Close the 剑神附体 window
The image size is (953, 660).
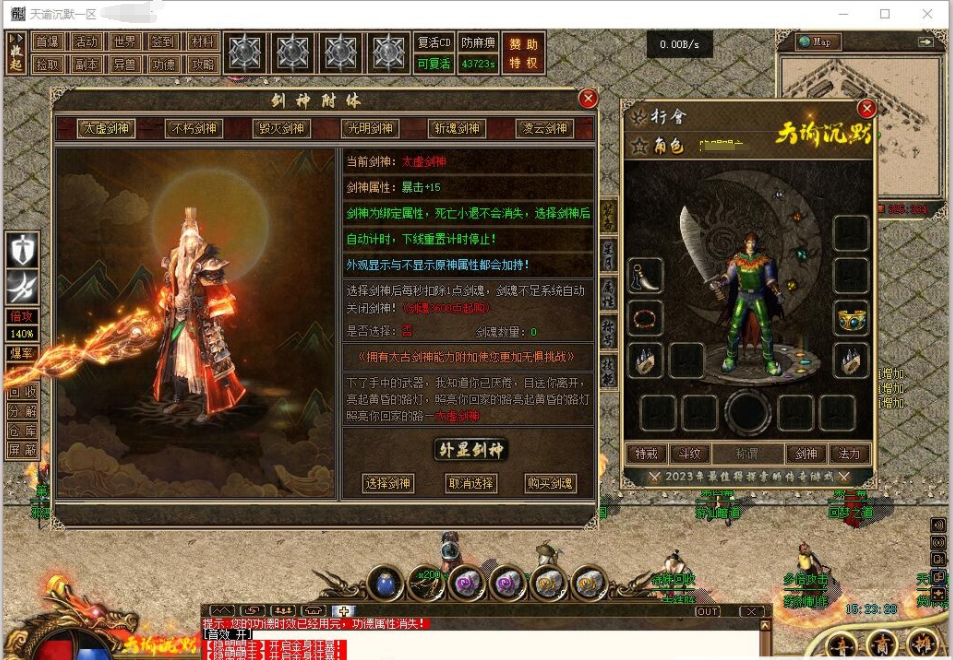coord(588,98)
